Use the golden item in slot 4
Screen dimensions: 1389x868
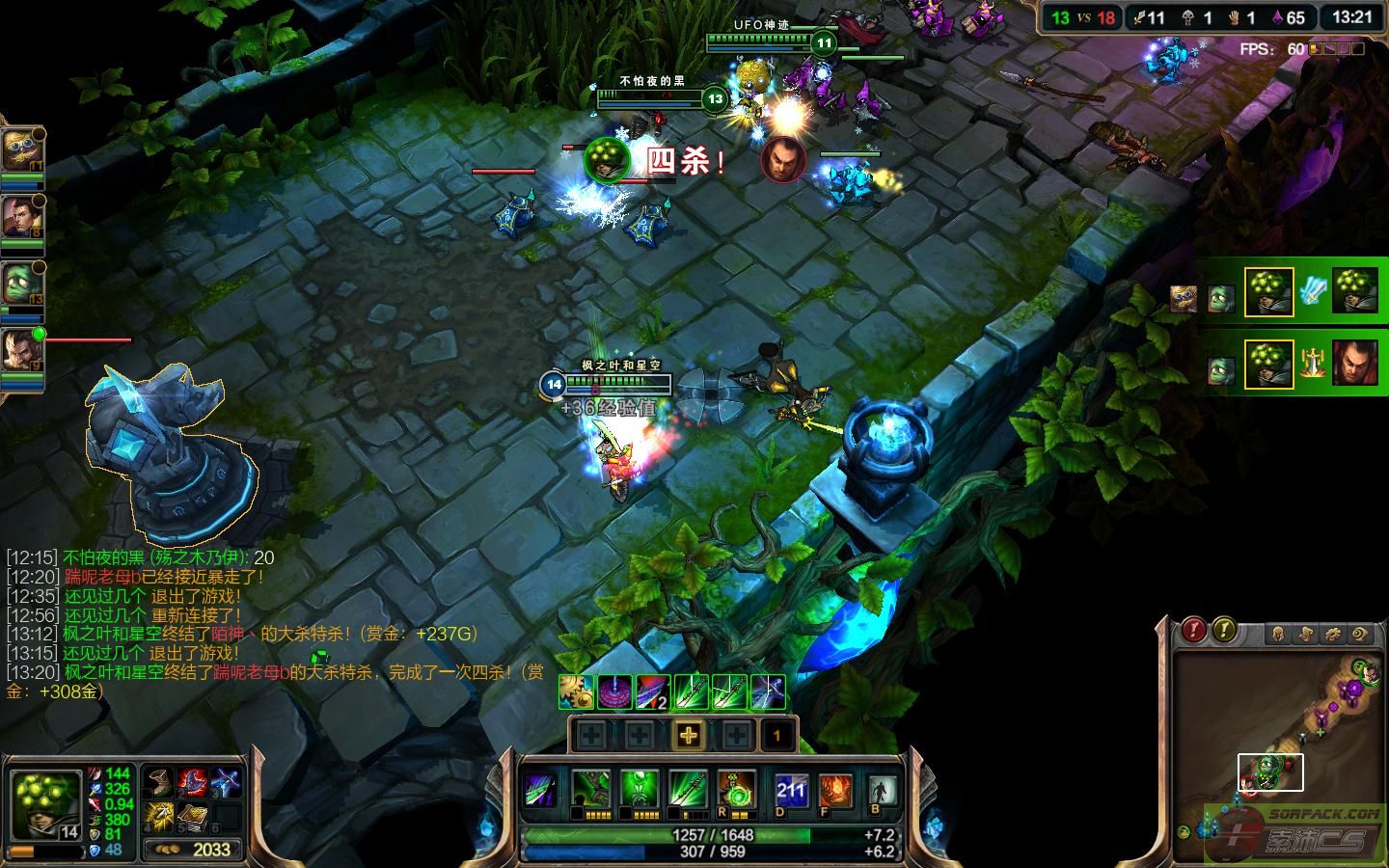[x=159, y=816]
